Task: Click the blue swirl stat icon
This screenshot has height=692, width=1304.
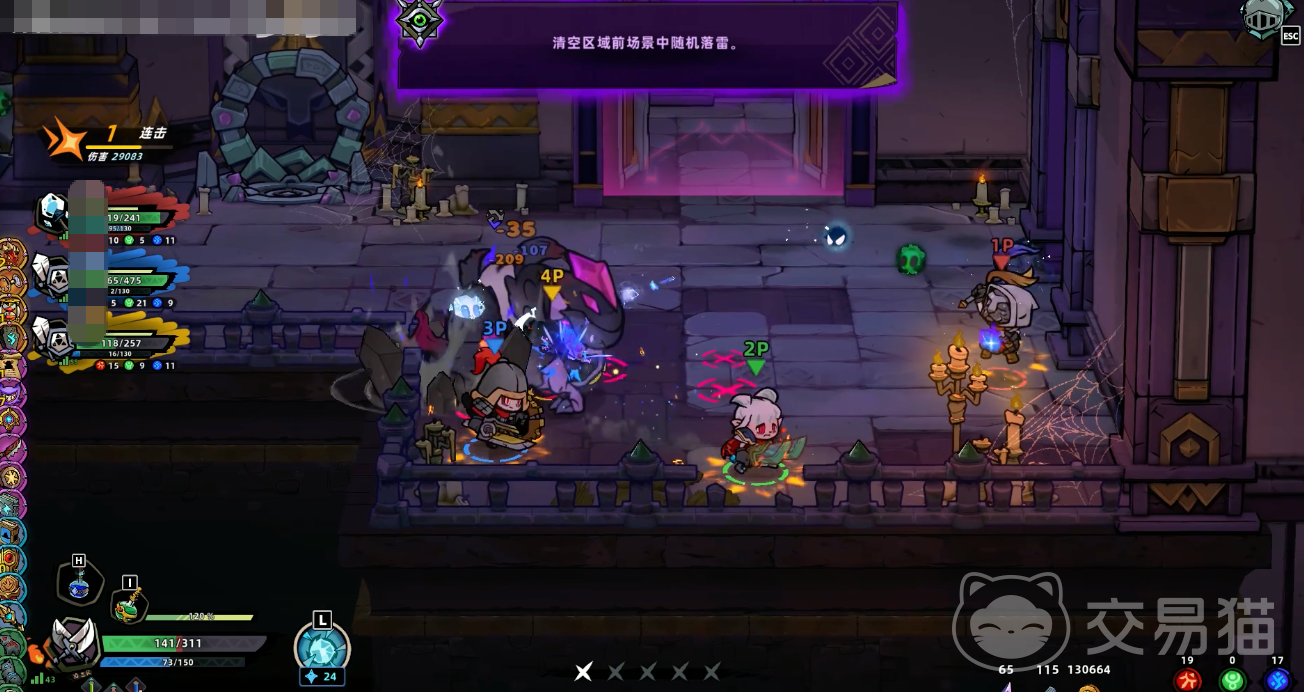Action: click(1276, 680)
